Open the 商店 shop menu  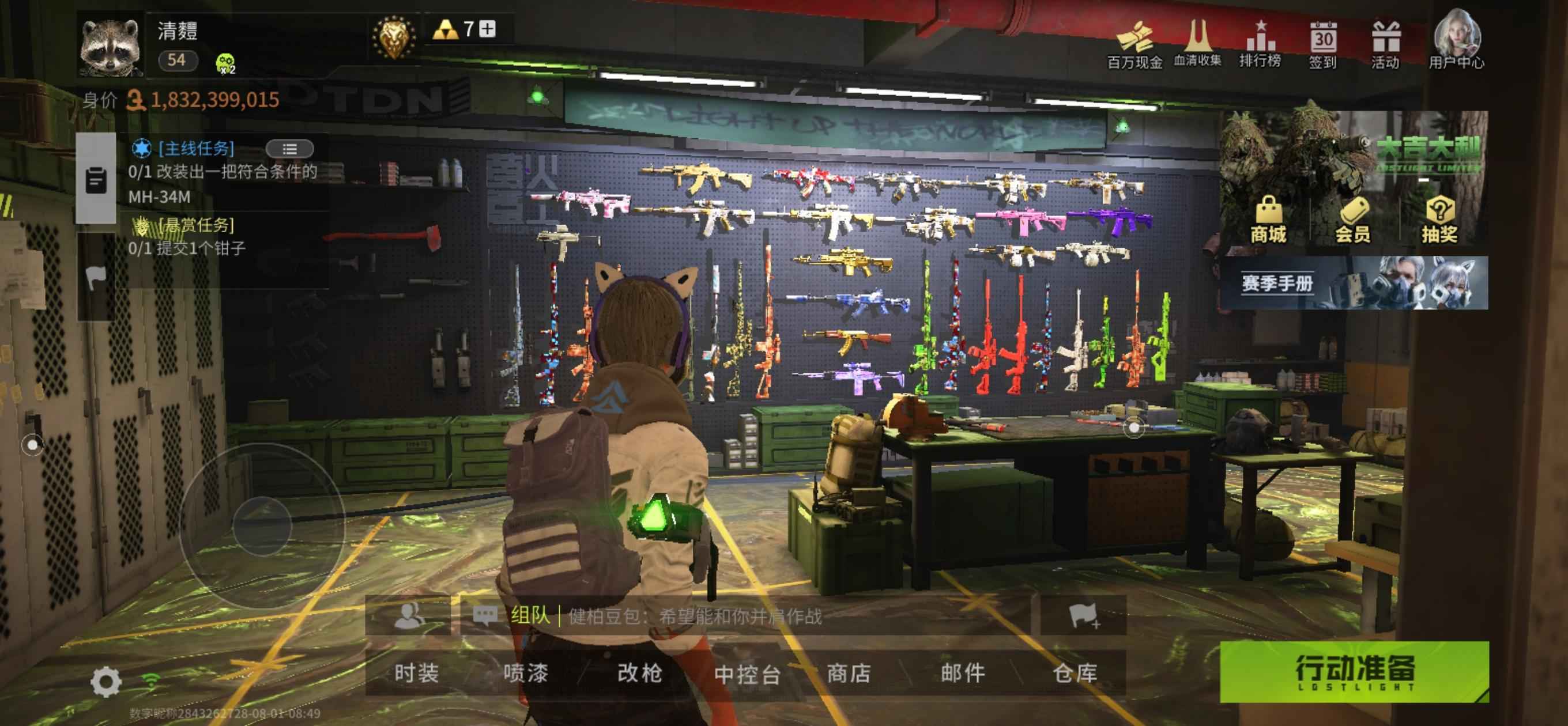[x=849, y=673]
